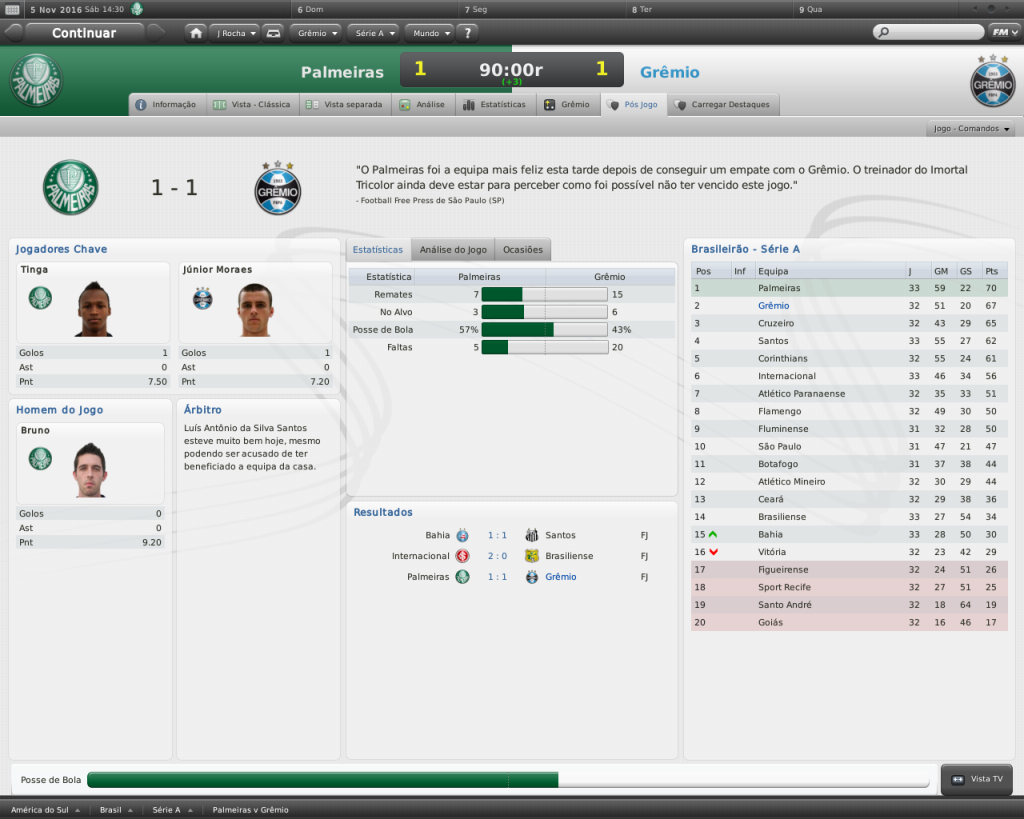Open the FM main menu button
The width and height of the screenshot is (1024, 819).
(1003, 33)
